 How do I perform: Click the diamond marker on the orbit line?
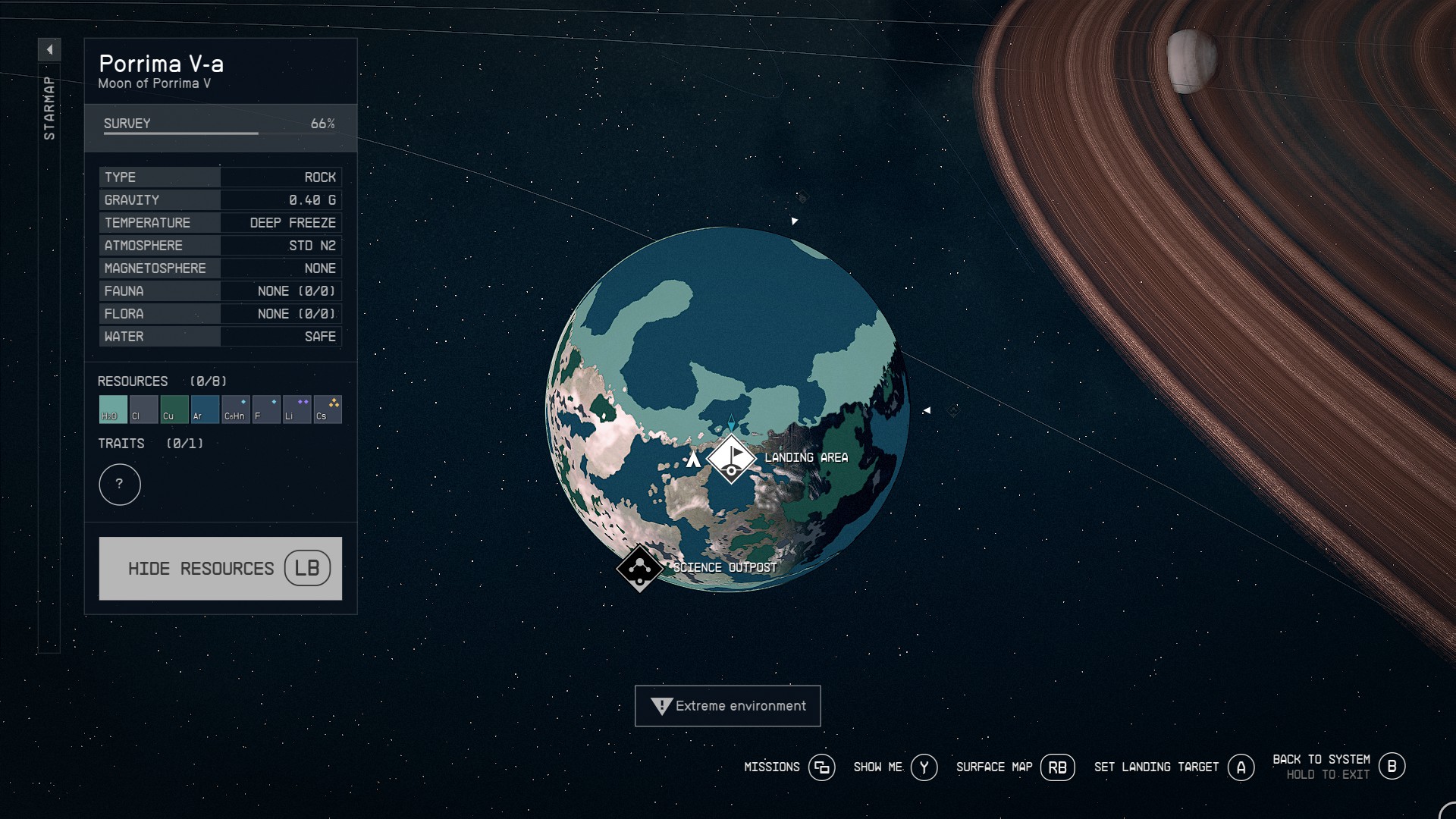[954, 409]
